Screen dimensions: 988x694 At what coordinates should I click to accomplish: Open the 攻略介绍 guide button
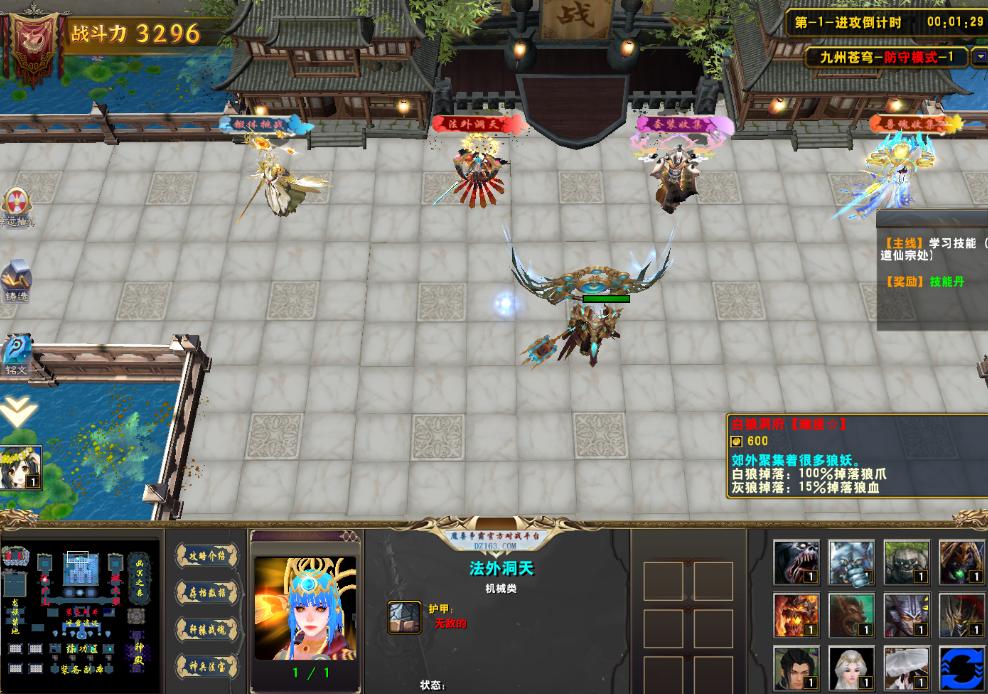point(207,557)
